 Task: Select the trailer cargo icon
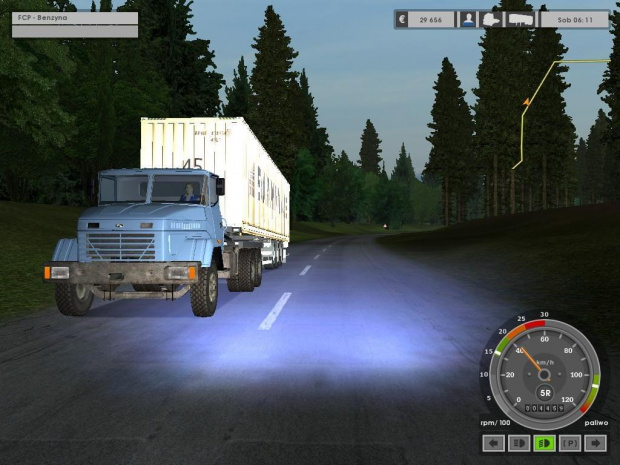click(x=520, y=19)
